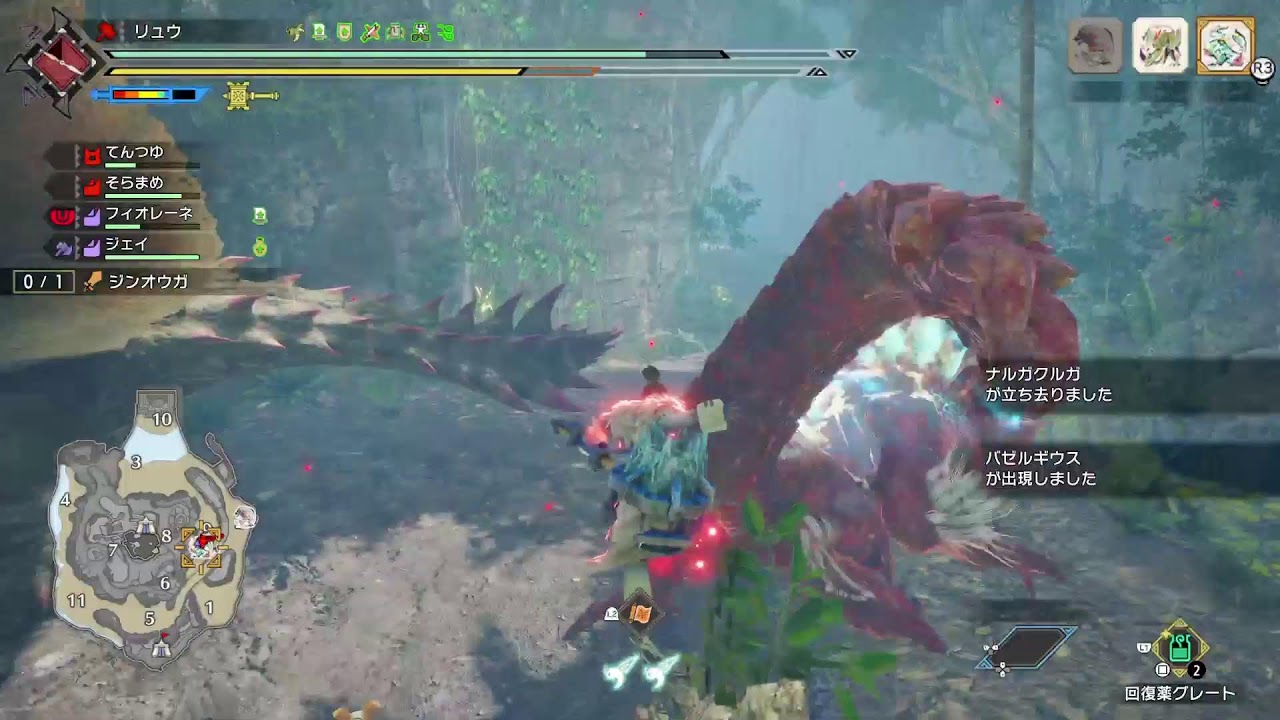1280x720 pixels.
Task: Select the main camp tent marker on minimap
Action: [x=161, y=648]
